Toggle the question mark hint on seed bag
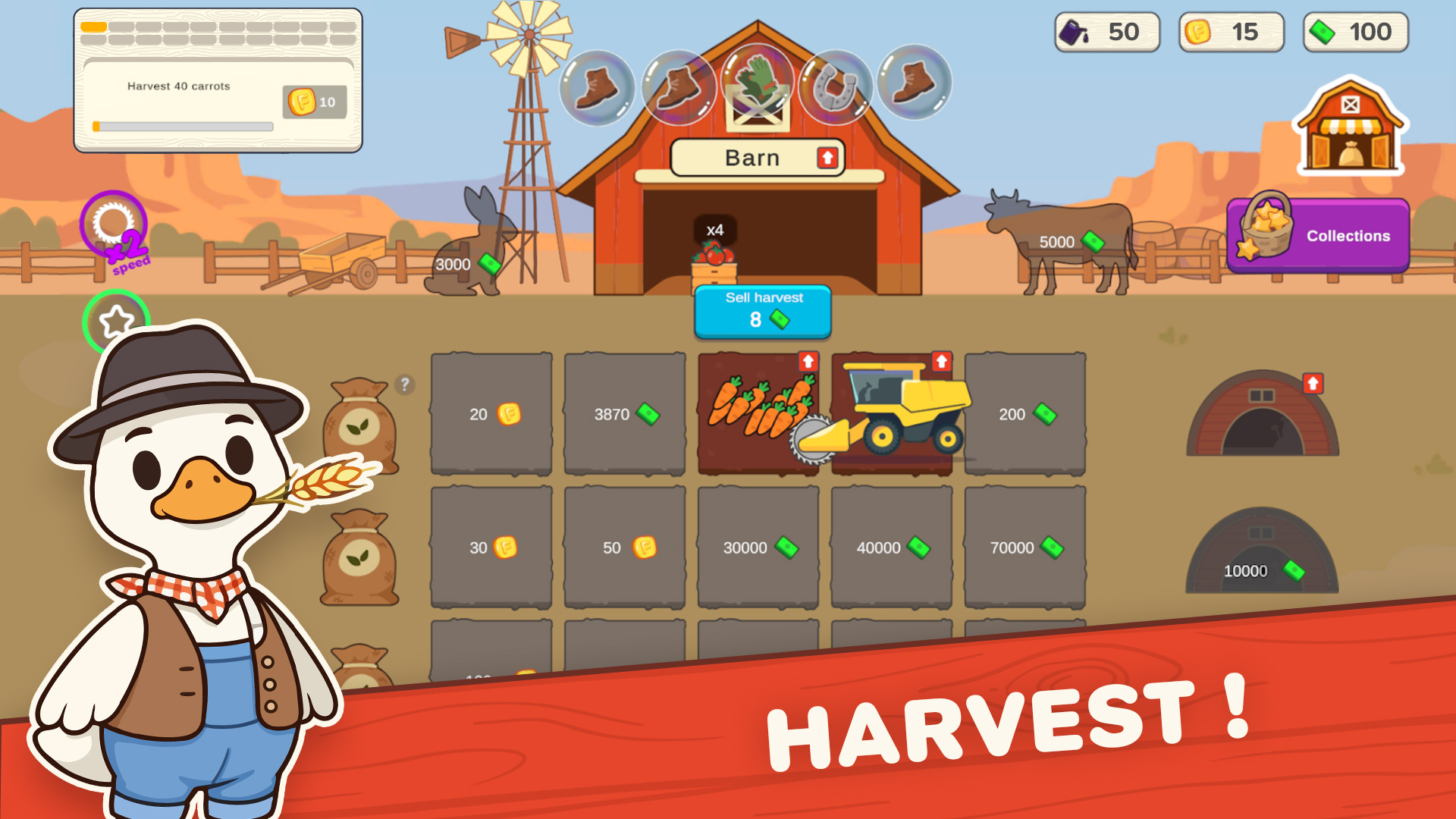Screen dimensions: 1456x819 coord(403,385)
